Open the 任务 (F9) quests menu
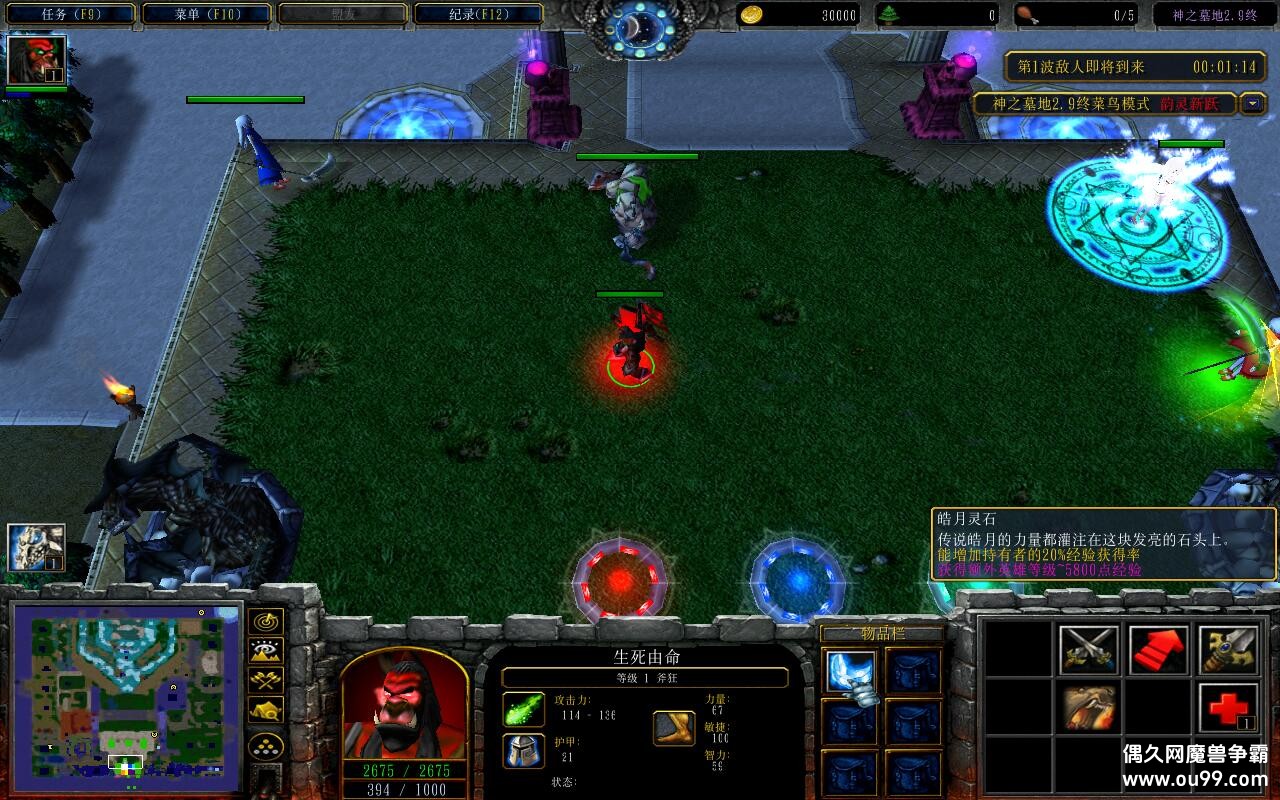The width and height of the screenshot is (1280, 800). pyautogui.click(x=68, y=14)
